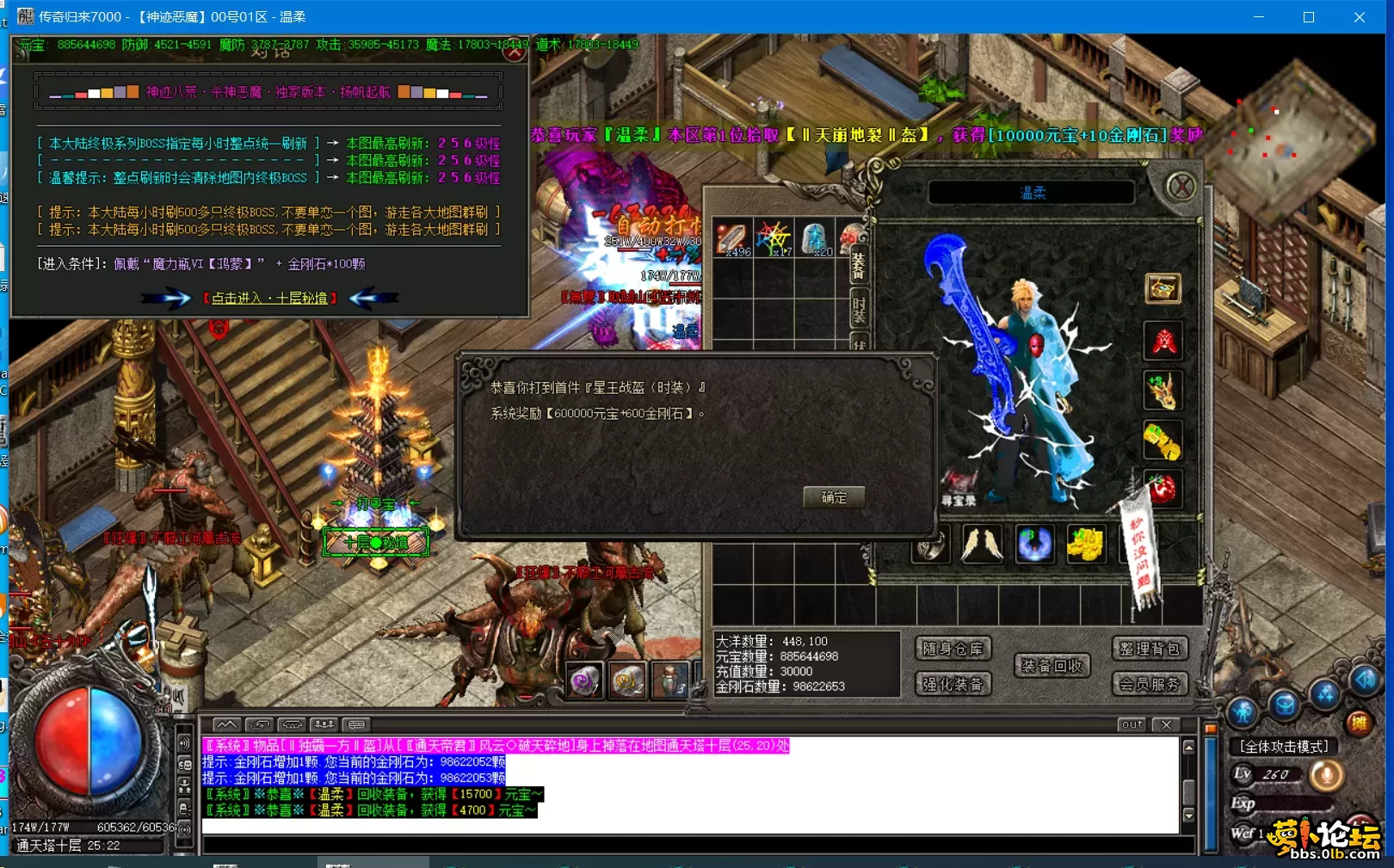This screenshot has height=868, width=1394.
Task: Click 确定 to confirm the reward dialog
Action: (832, 497)
